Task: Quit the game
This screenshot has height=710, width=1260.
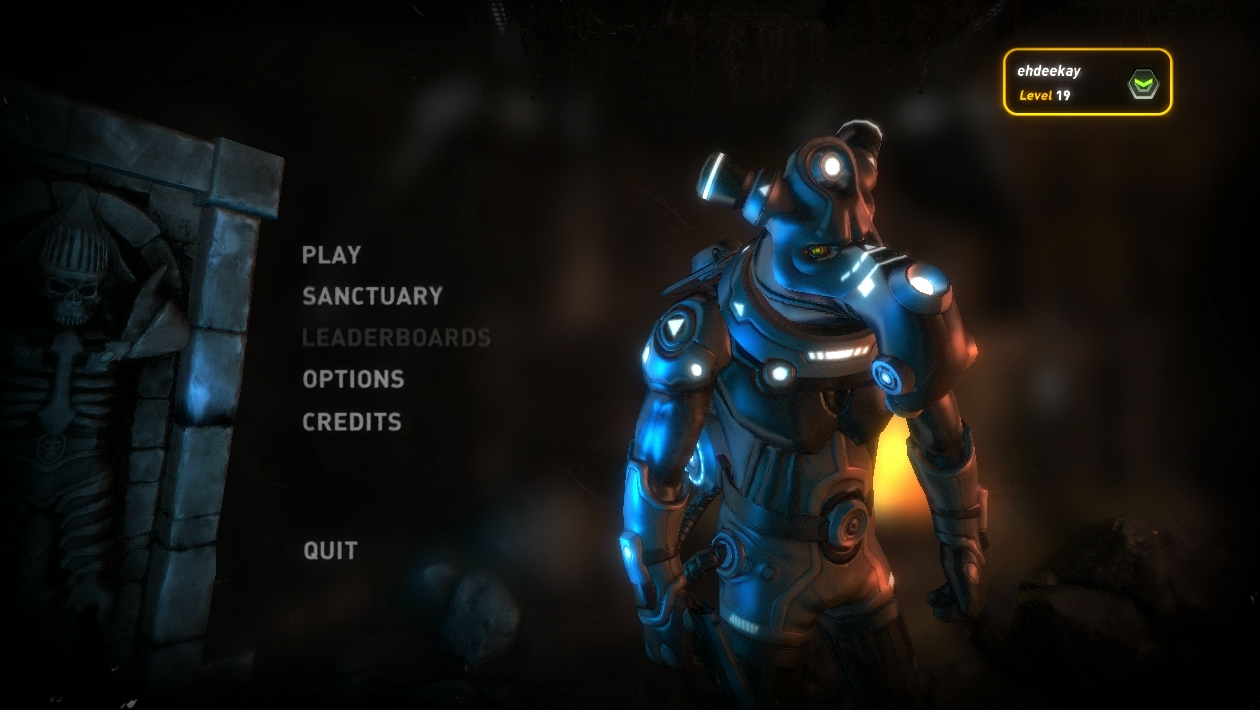Action: pos(330,551)
